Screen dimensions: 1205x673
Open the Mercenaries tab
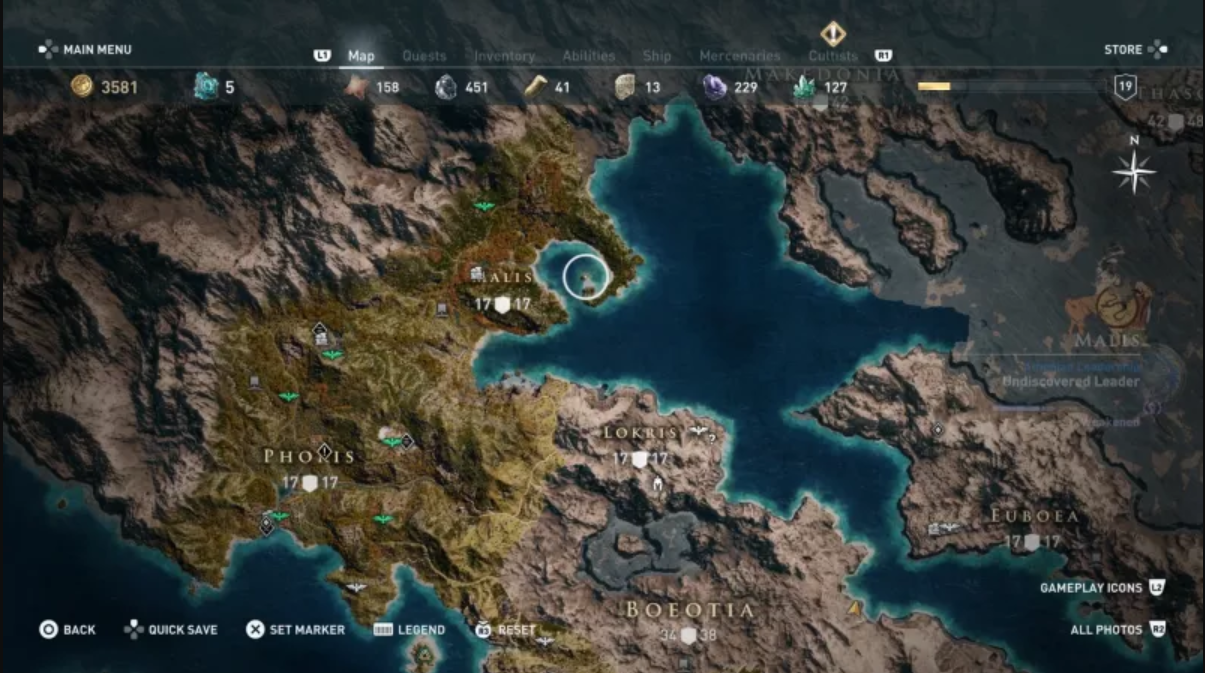[x=739, y=56]
